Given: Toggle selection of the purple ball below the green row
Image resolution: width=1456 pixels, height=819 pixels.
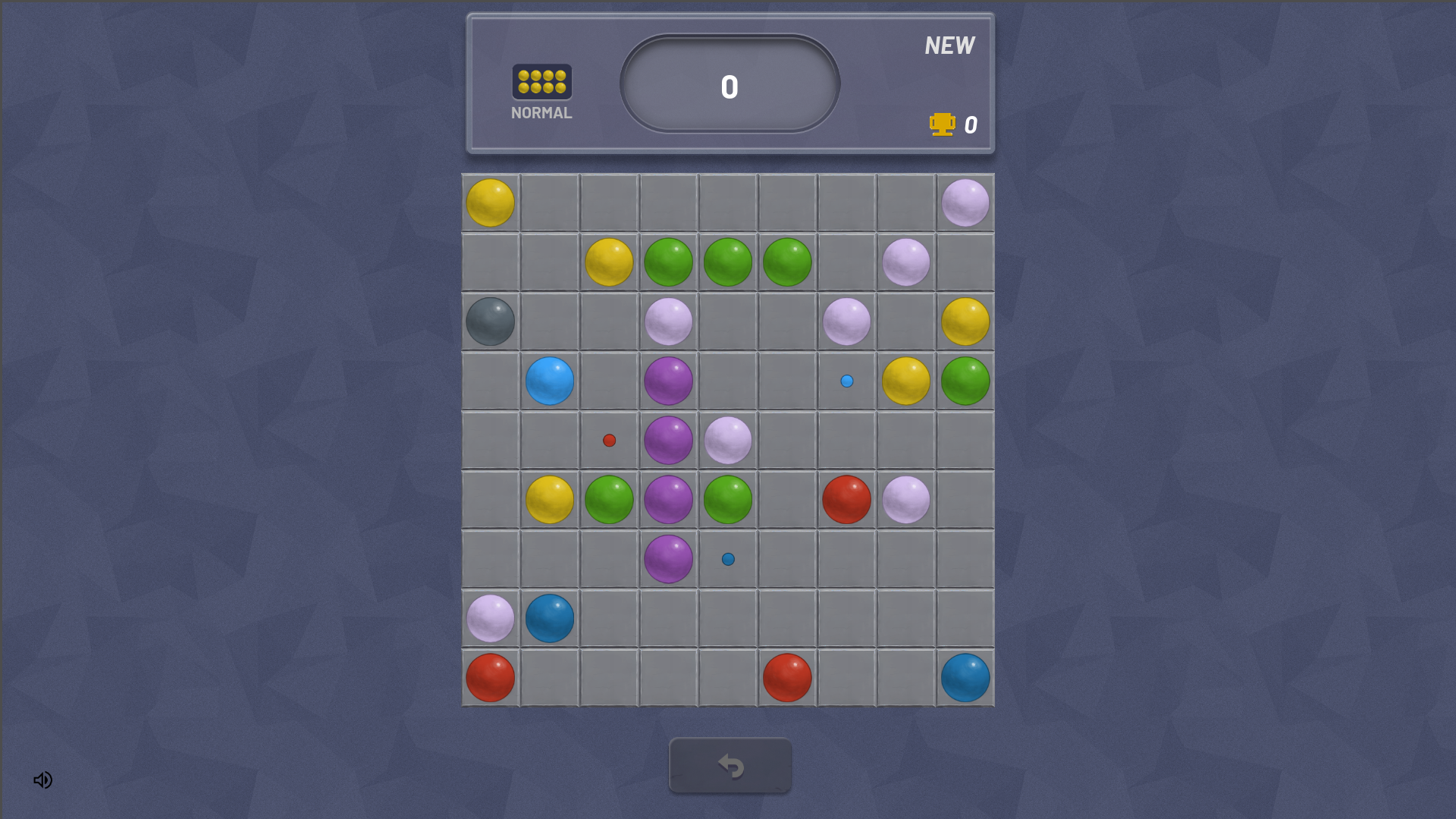Looking at the screenshot, I should [x=668, y=558].
